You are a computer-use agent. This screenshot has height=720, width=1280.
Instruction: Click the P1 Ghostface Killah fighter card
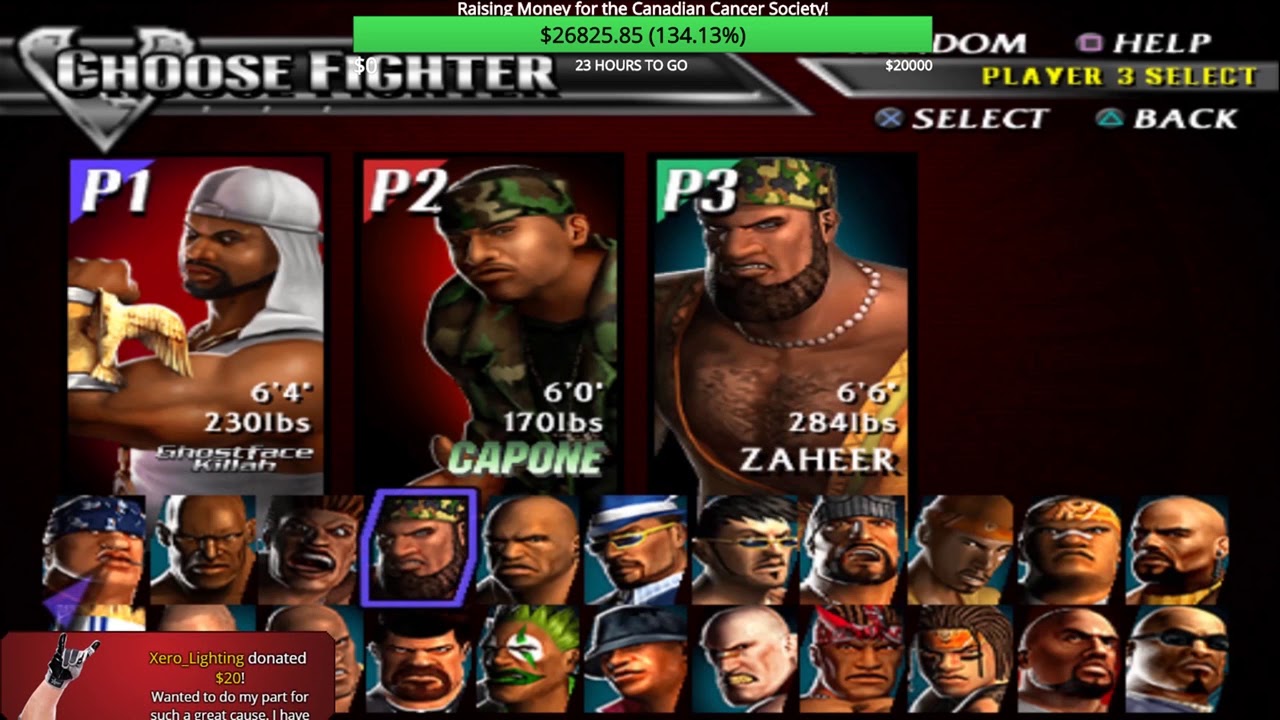(x=197, y=320)
